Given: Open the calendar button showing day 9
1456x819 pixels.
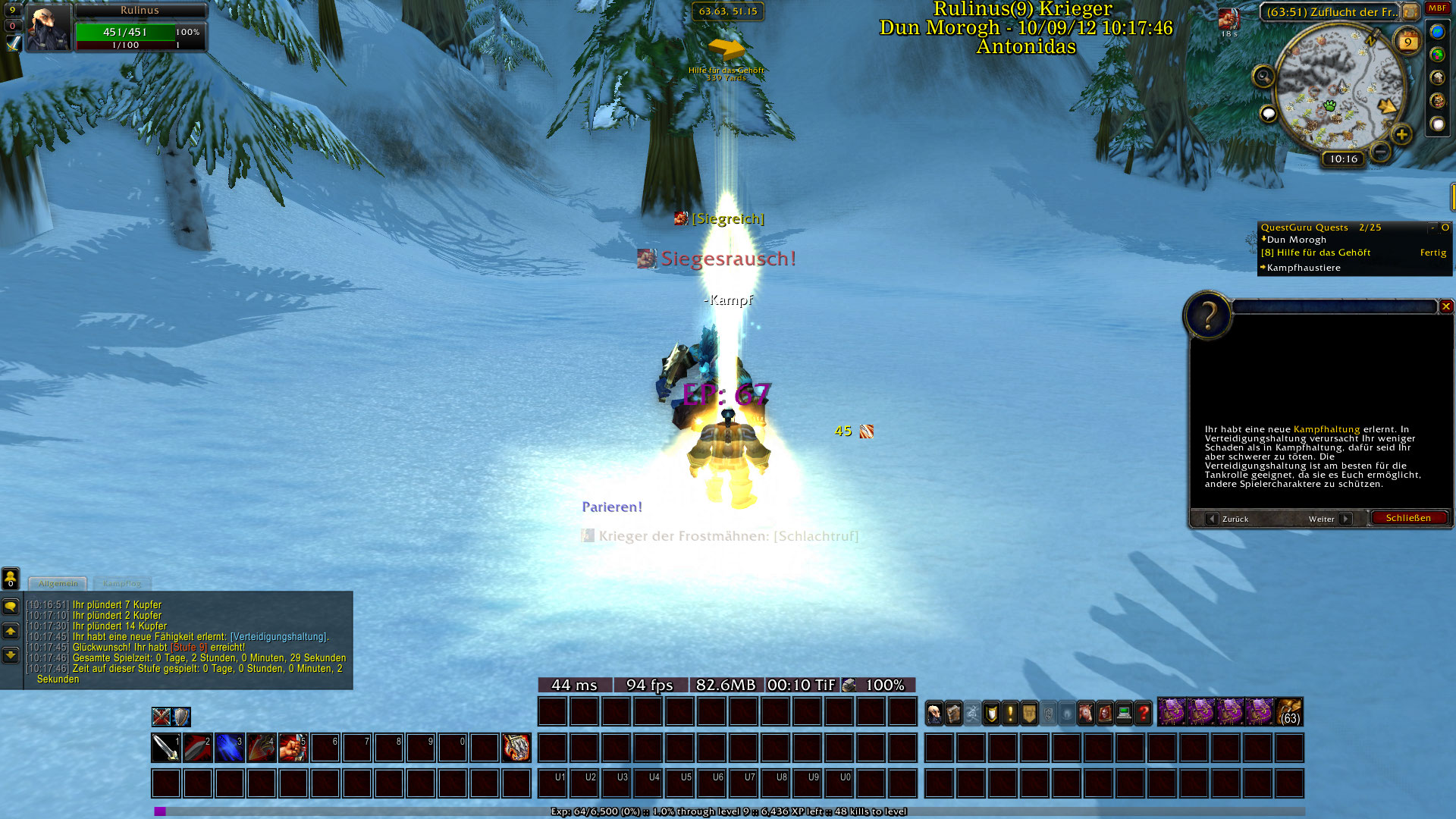Looking at the screenshot, I should (x=1407, y=42).
